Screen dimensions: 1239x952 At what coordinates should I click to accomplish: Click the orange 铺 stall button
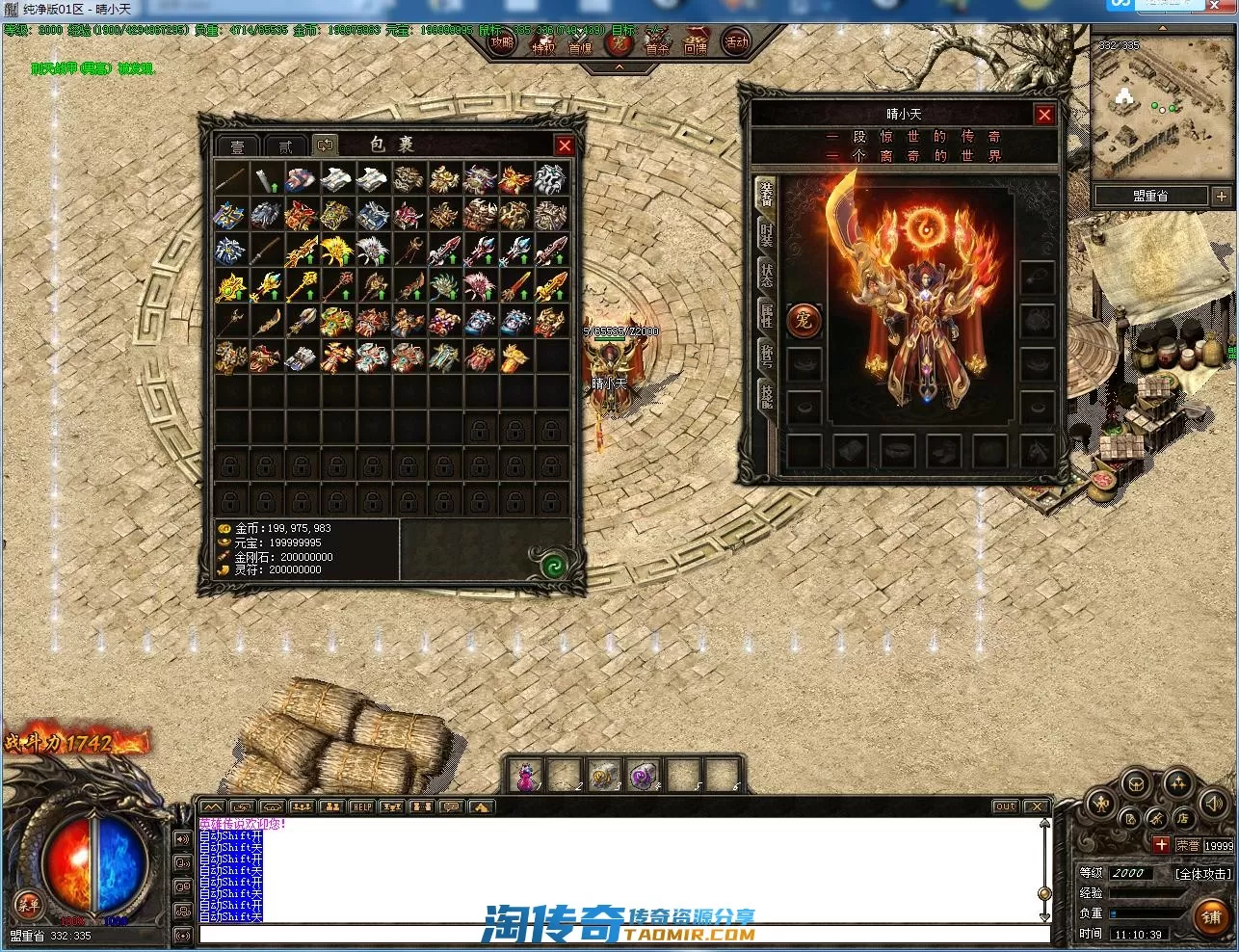(1211, 917)
